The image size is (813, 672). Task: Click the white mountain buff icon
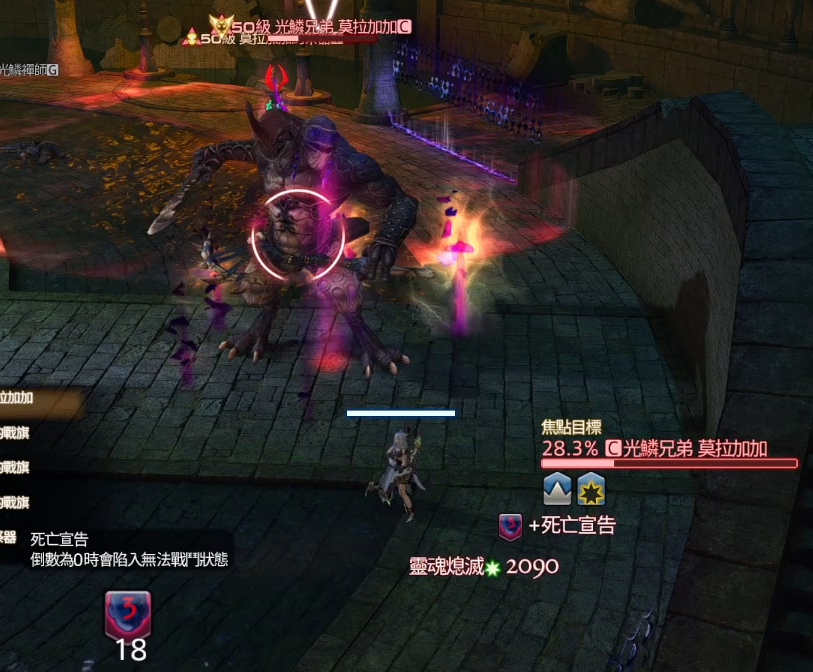(x=557, y=490)
